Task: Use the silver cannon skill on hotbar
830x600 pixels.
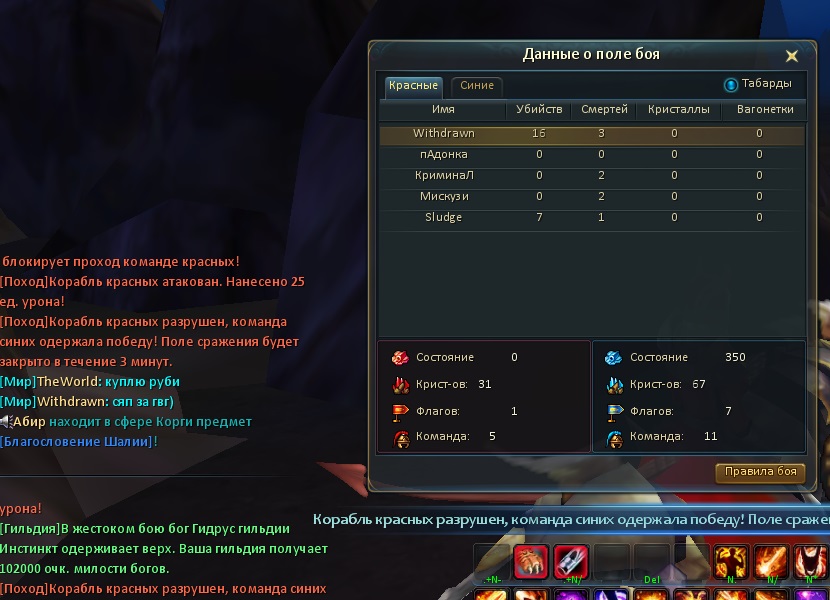Action: coord(571,563)
